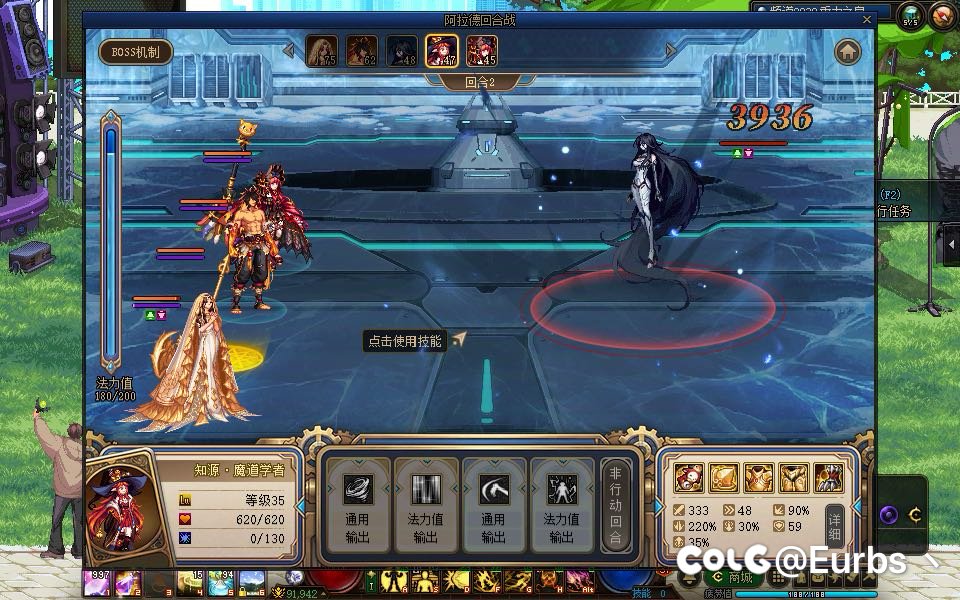
Task: Select the dark-haired portrait numbered 48
Action: point(401,50)
